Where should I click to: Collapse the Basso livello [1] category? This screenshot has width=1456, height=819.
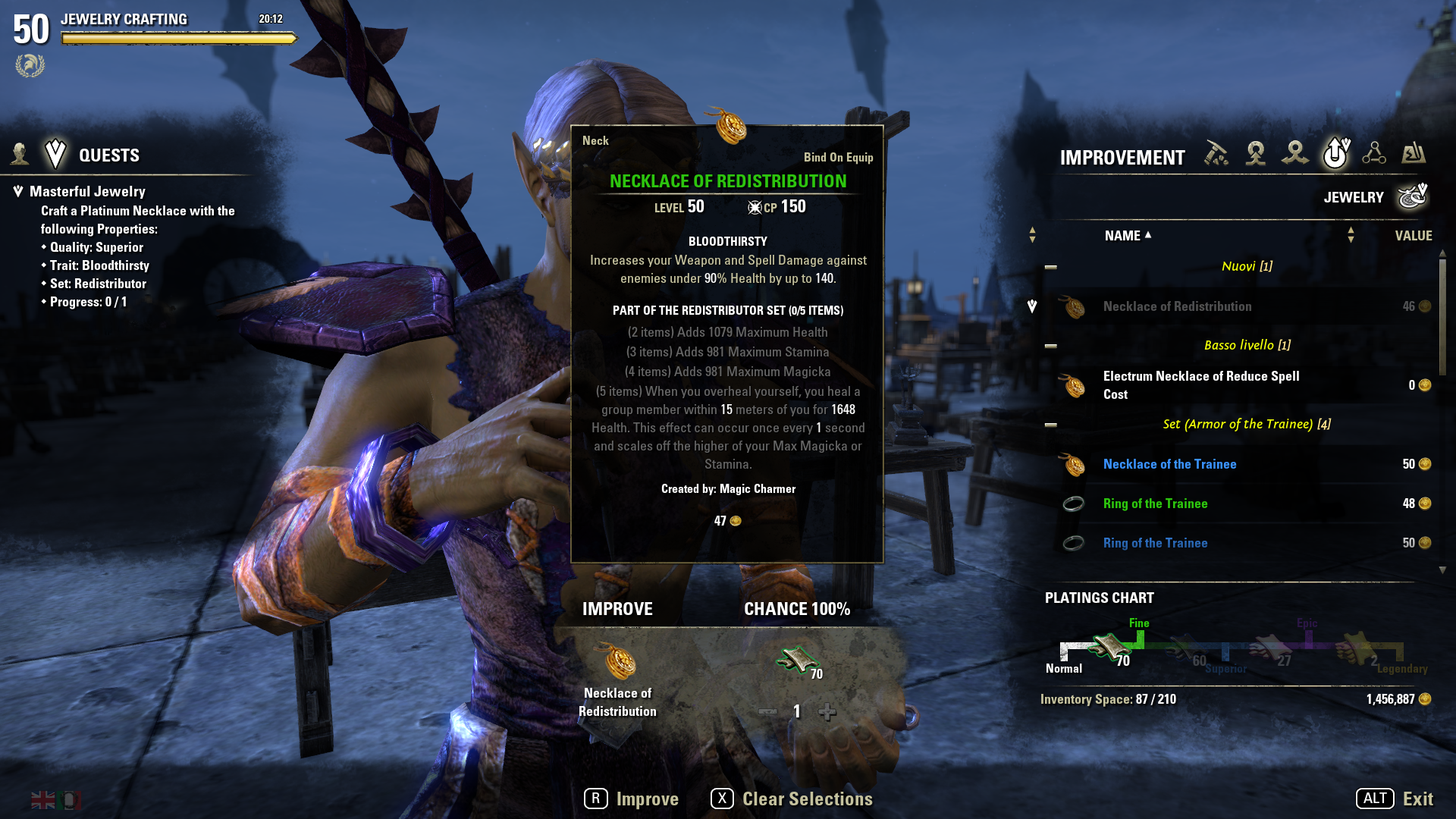pos(1050,345)
